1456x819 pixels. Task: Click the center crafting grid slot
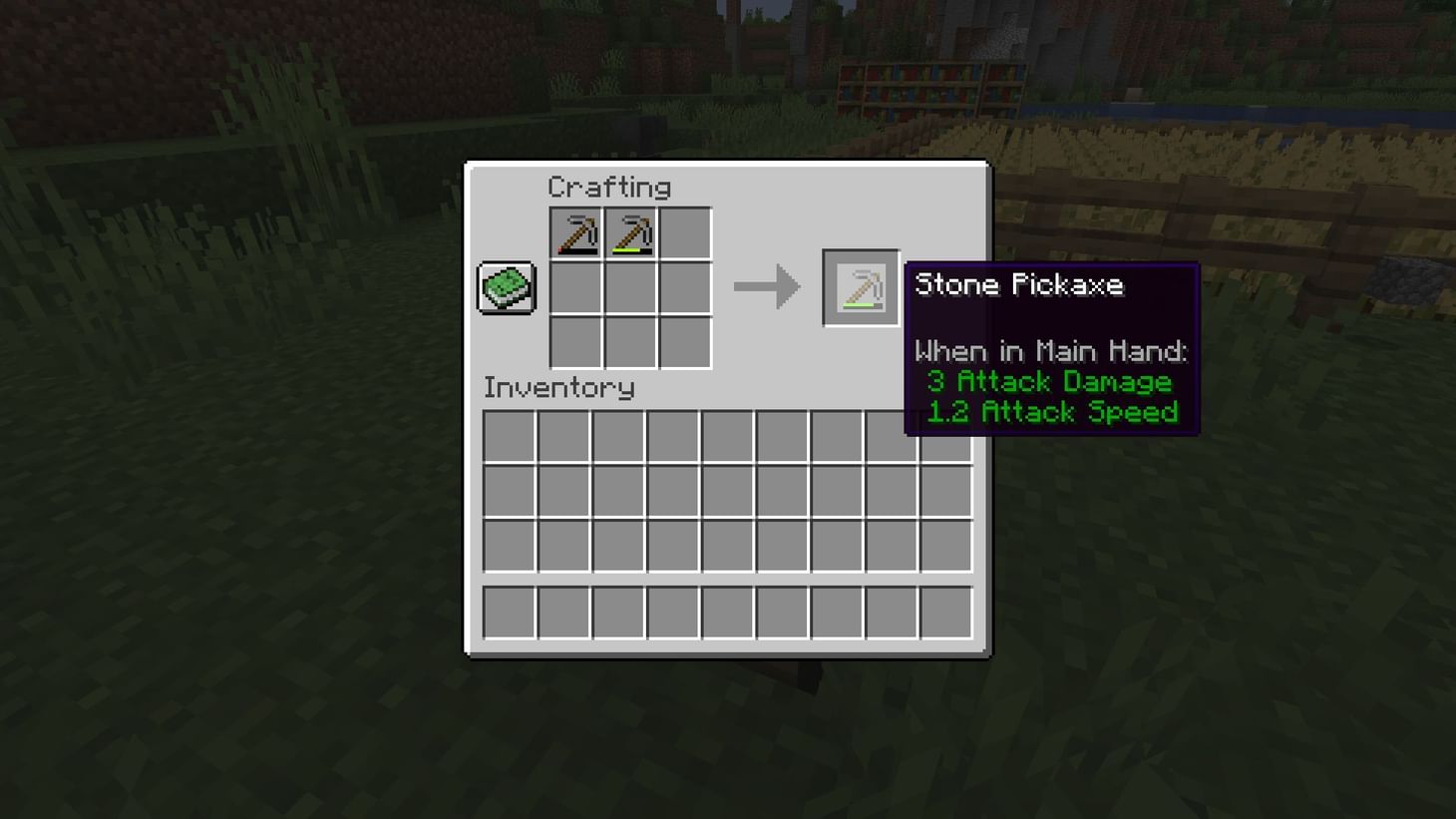(x=630, y=287)
